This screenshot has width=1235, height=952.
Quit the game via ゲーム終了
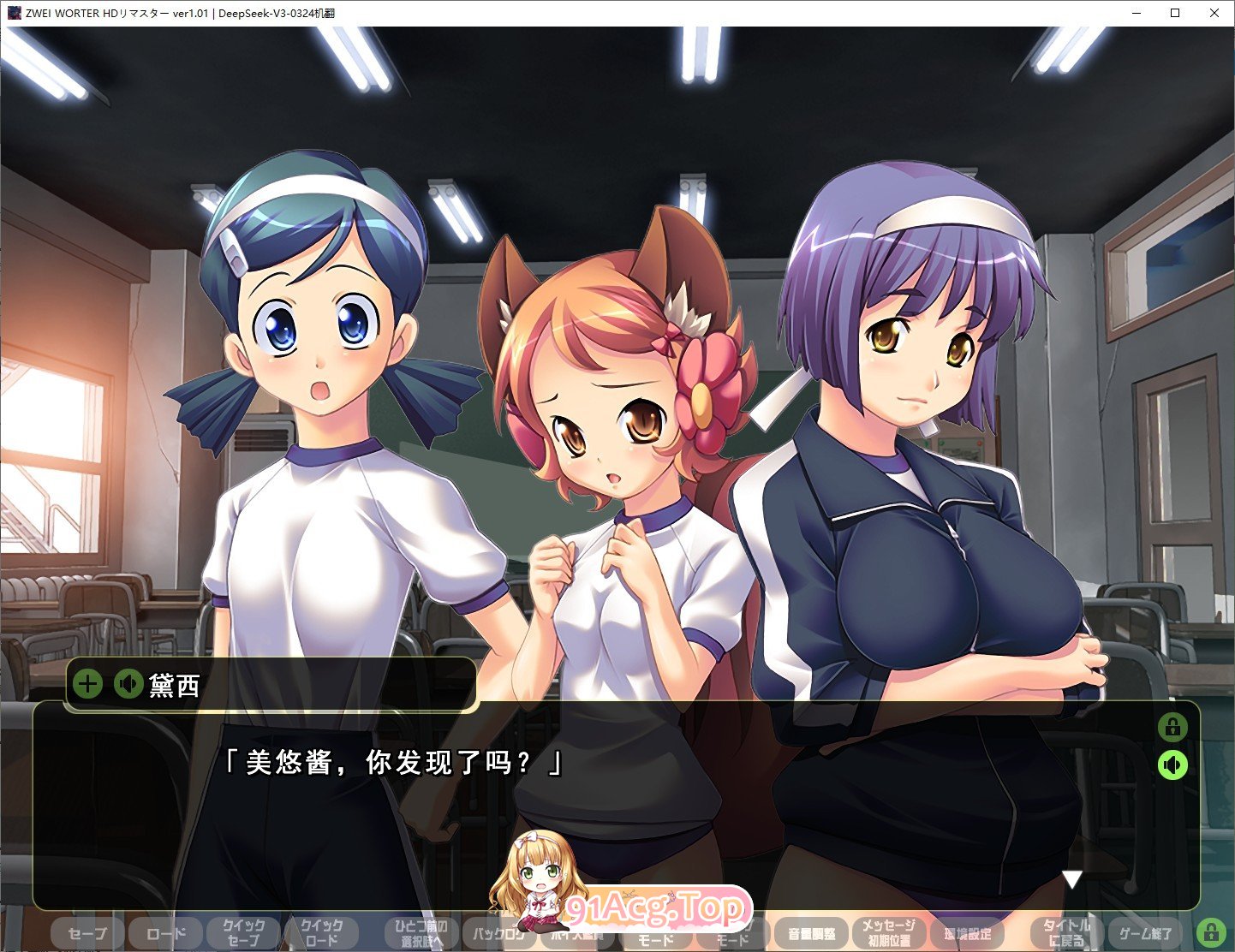coord(1145,933)
